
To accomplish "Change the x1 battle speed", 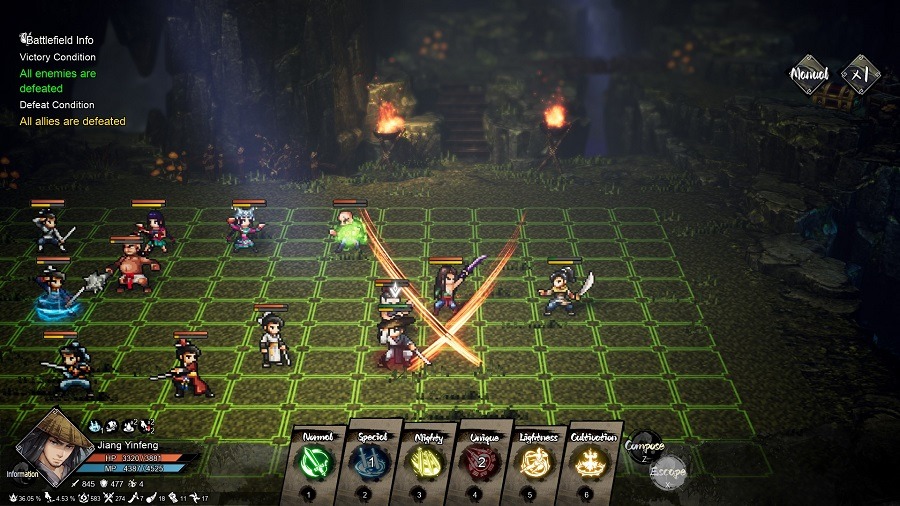I will 861,74.
